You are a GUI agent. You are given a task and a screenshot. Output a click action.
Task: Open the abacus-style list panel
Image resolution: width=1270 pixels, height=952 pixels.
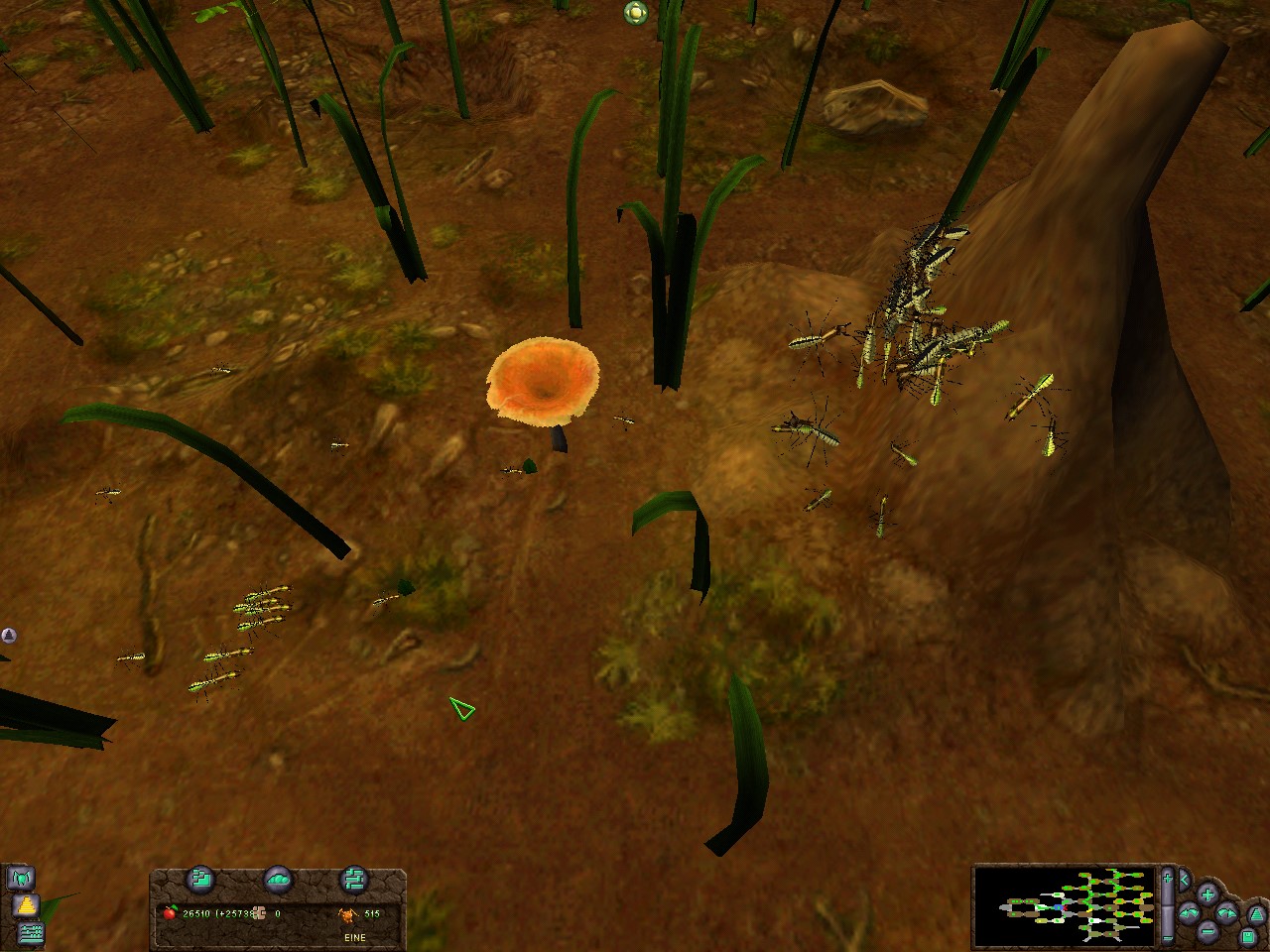[x=32, y=932]
